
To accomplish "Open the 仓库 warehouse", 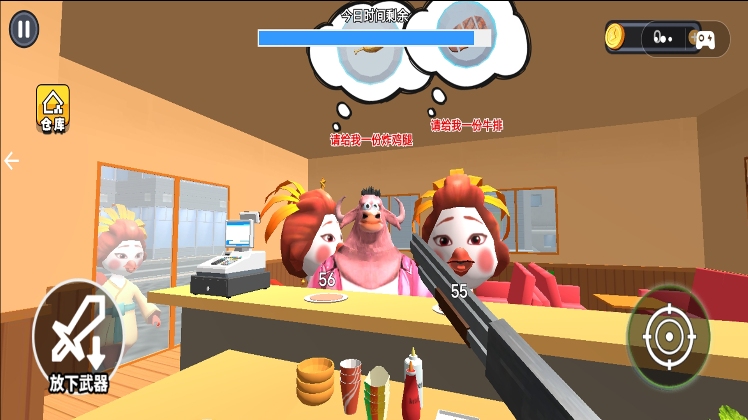I will pyautogui.click(x=52, y=108).
